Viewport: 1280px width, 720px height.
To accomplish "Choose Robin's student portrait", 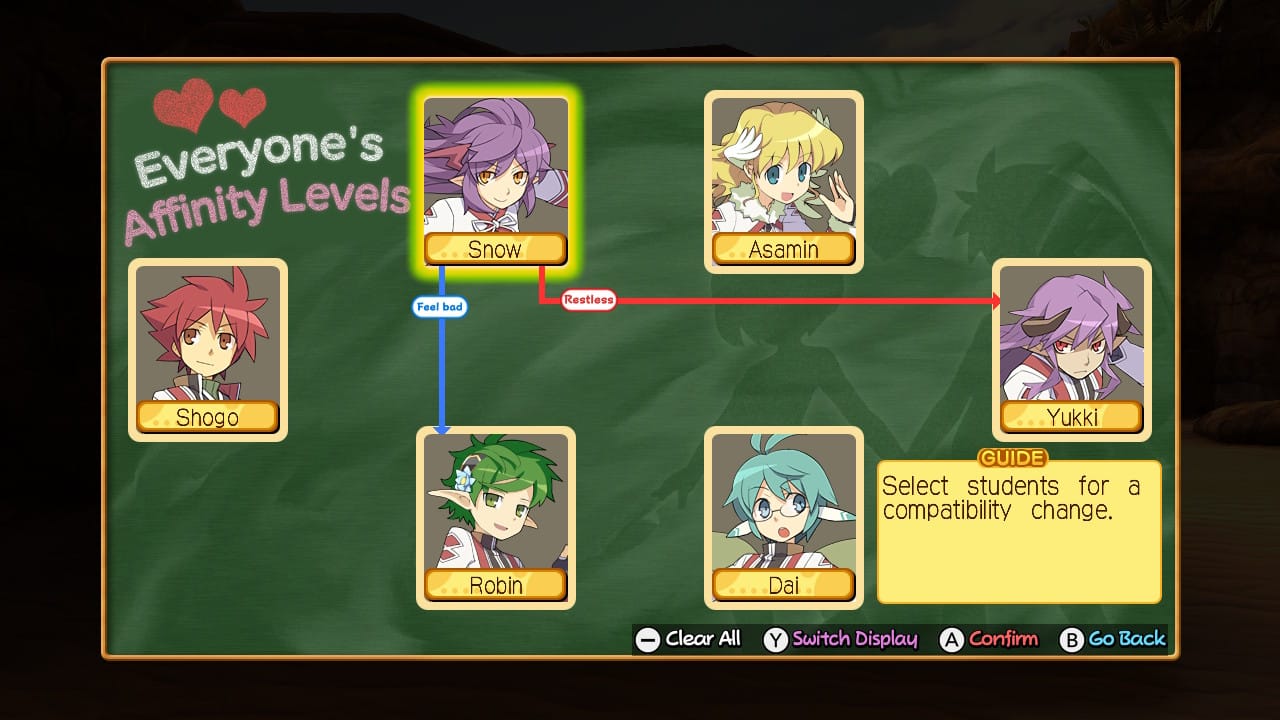I will point(495,517).
